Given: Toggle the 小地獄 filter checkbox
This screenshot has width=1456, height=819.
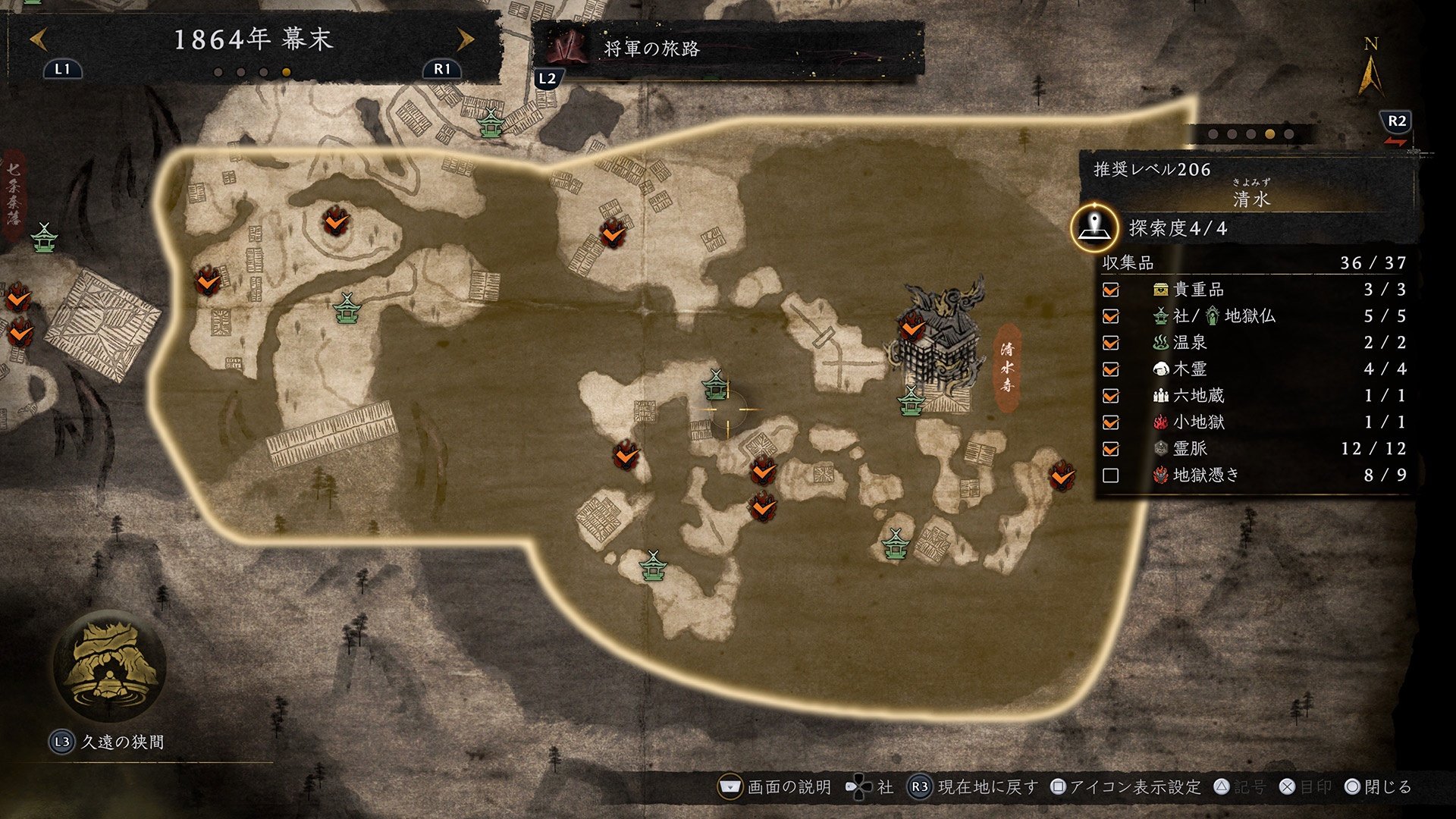Looking at the screenshot, I should (x=1111, y=422).
